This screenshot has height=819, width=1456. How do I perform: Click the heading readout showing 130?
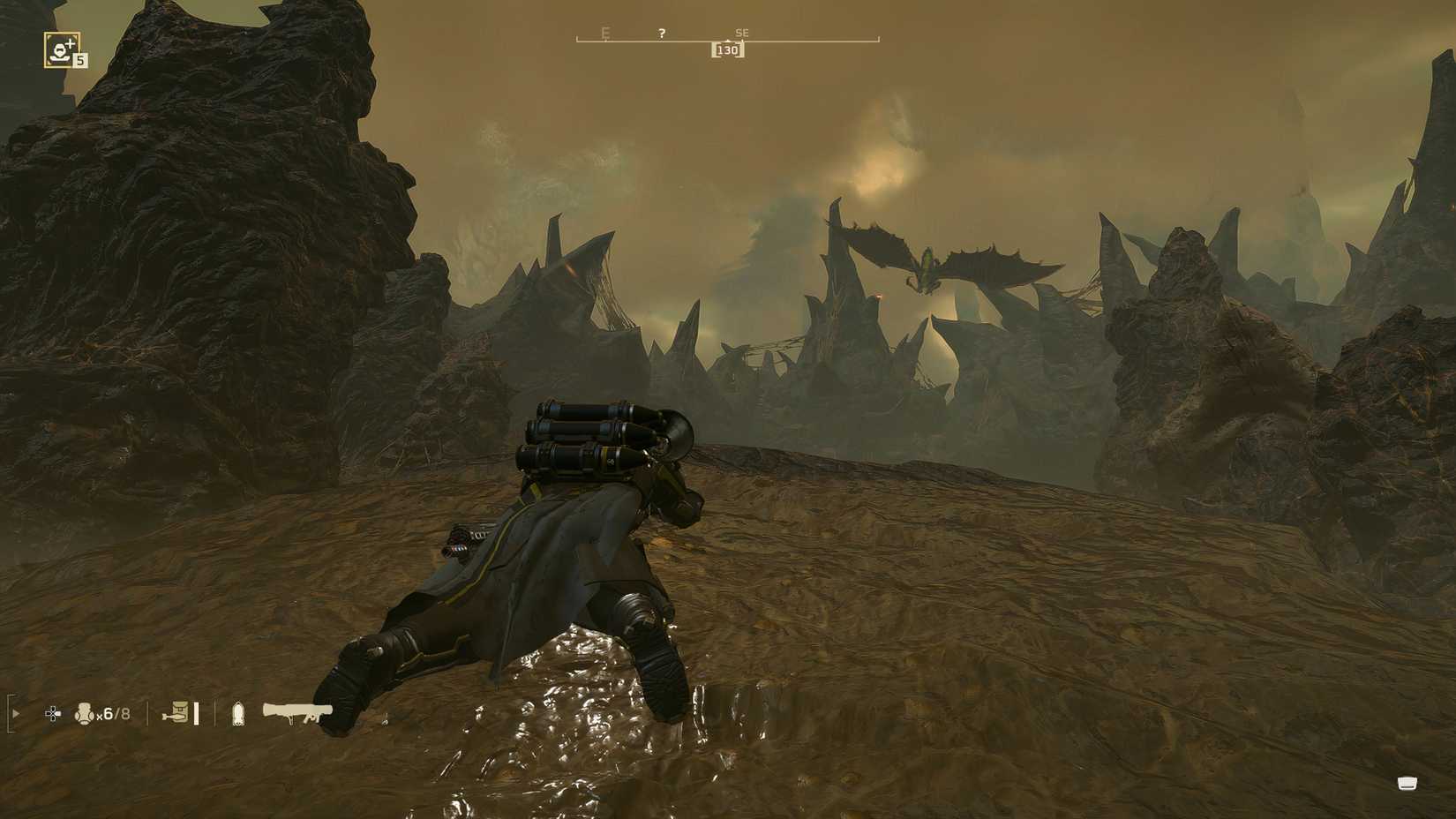coord(729,50)
